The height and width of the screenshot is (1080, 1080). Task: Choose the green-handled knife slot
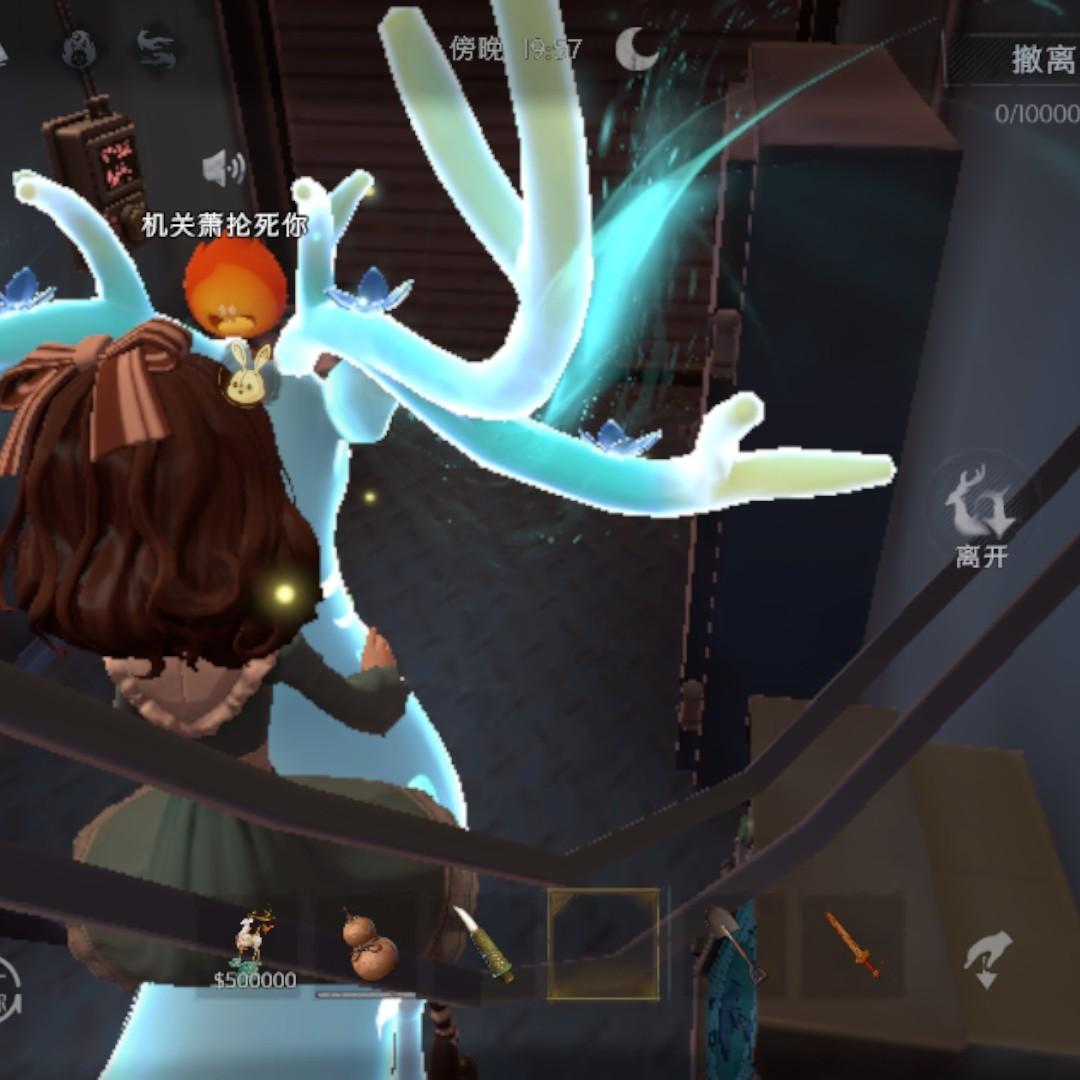pos(484,943)
